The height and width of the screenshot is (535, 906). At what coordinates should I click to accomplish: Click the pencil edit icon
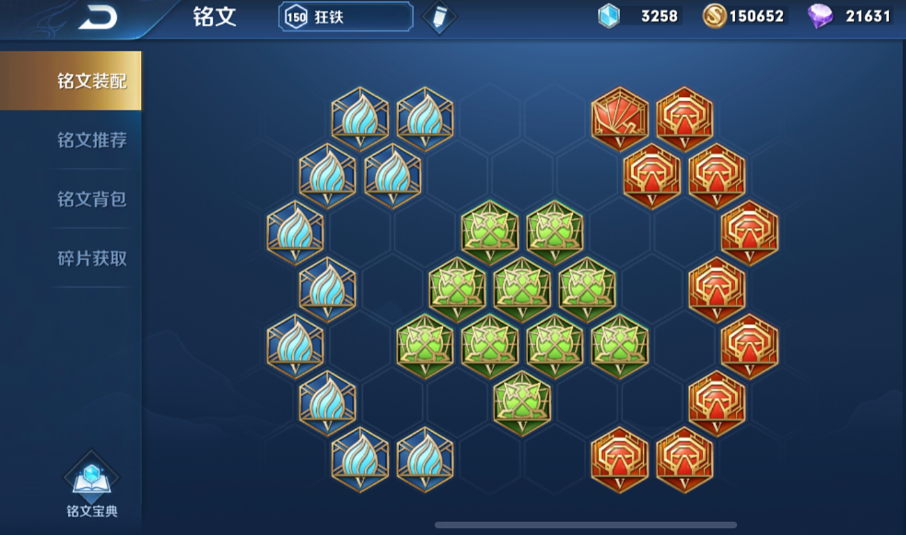click(437, 17)
